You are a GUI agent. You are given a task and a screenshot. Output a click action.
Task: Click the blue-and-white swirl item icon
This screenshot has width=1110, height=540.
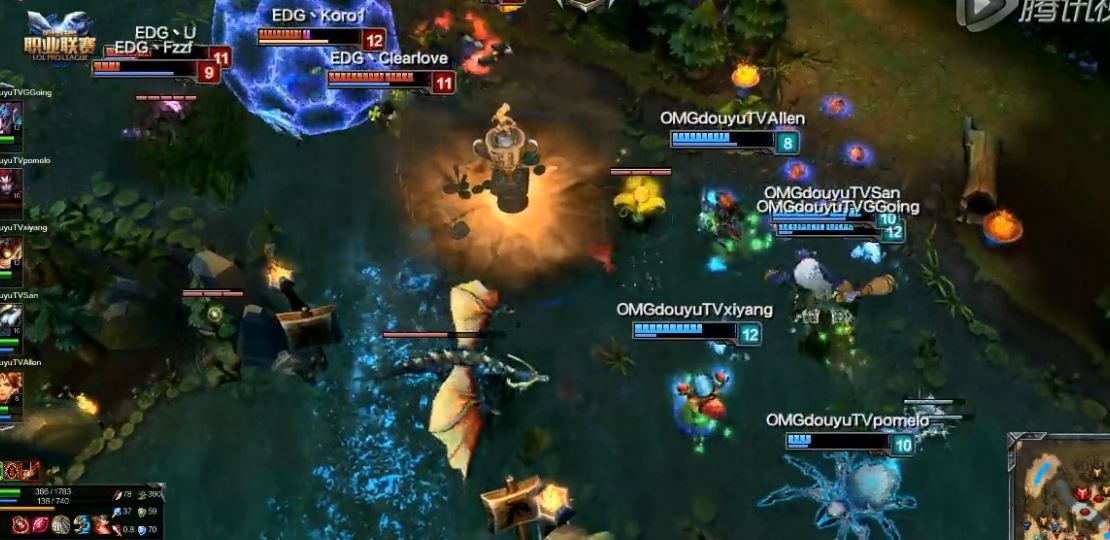pos(81,524)
